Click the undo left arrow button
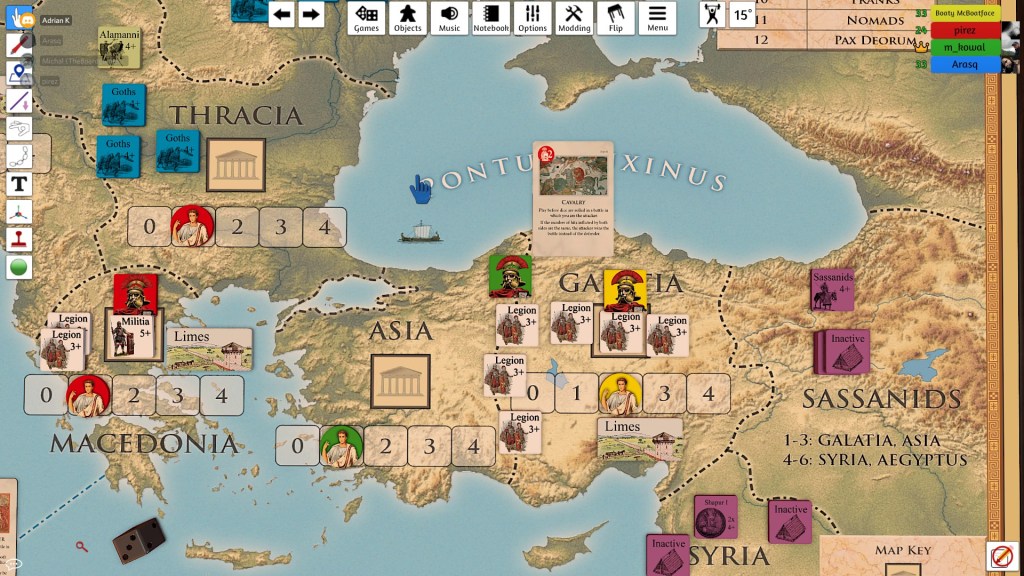Image resolution: width=1024 pixels, height=576 pixels. [x=282, y=14]
